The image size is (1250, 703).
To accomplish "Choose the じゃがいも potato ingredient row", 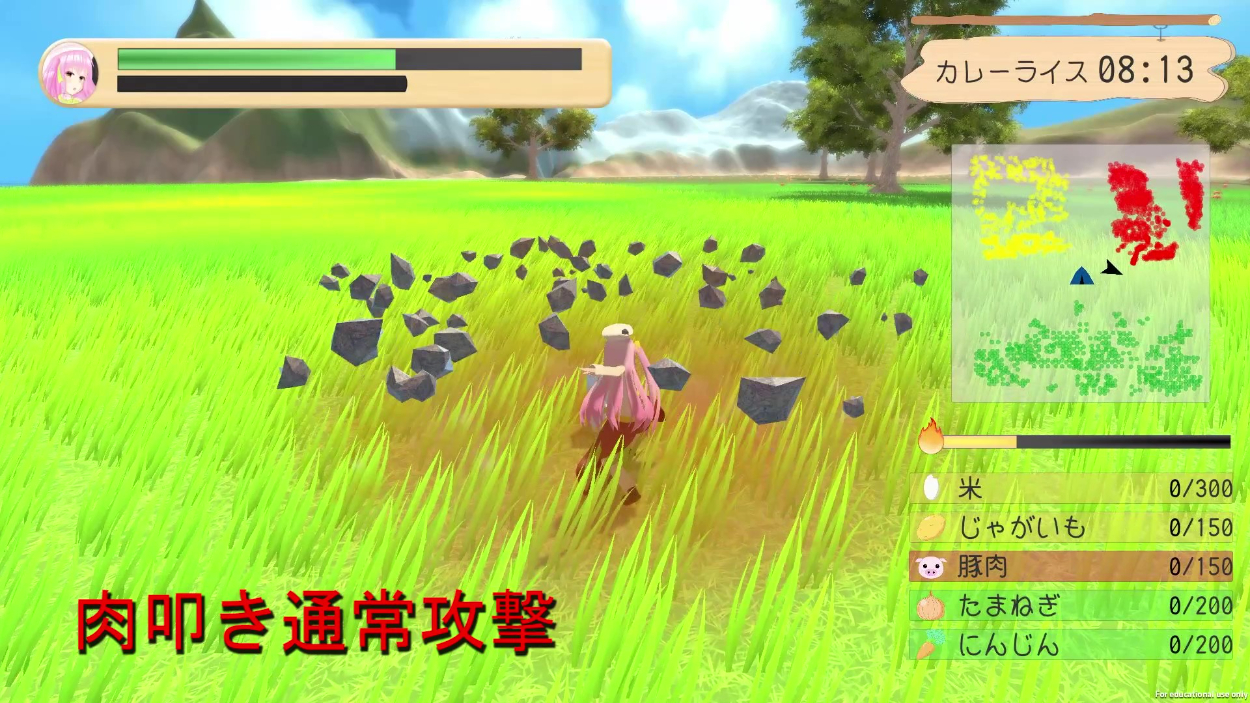I will click(x=1071, y=527).
